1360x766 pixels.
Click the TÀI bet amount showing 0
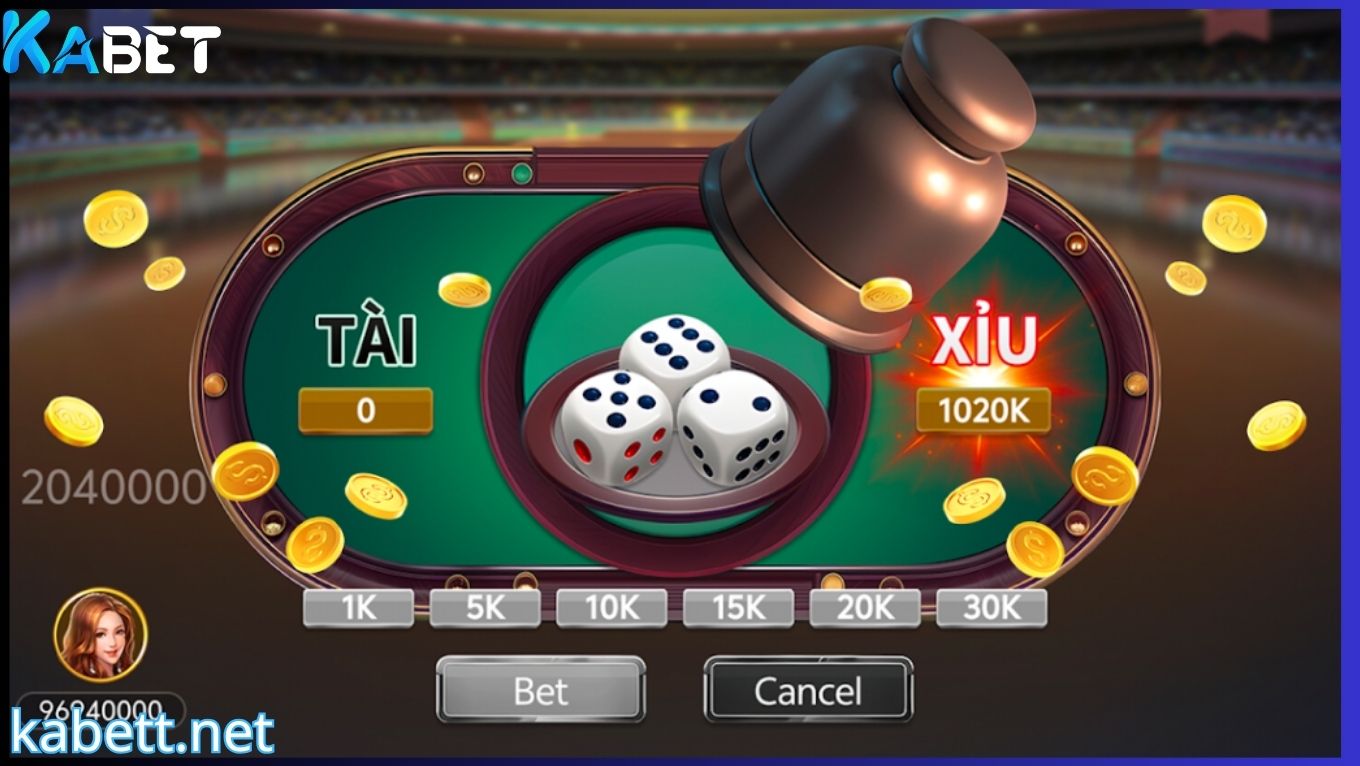[x=365, y=408]
